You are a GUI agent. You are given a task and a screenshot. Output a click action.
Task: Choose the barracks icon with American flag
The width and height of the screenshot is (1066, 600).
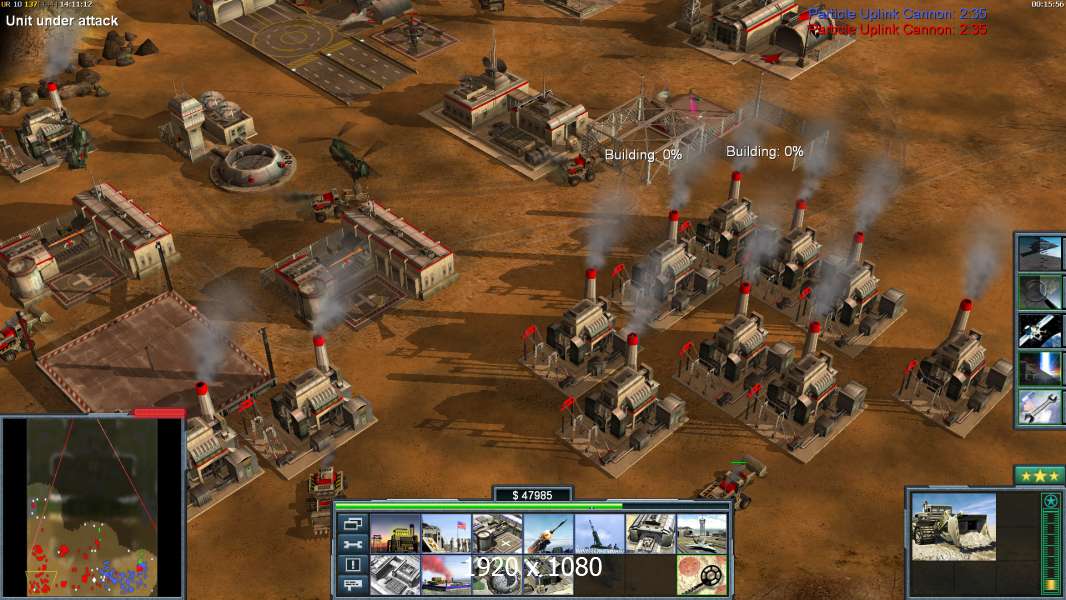(x=446, y=533)
